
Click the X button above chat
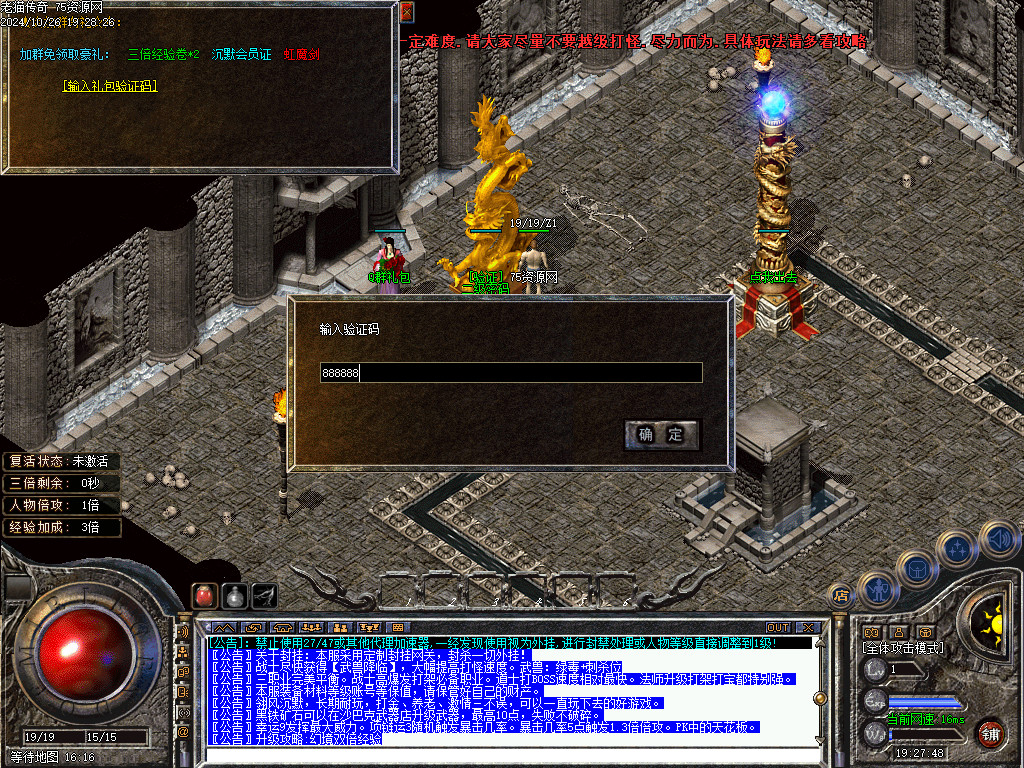pyautogui.click(x=807, y=627)
